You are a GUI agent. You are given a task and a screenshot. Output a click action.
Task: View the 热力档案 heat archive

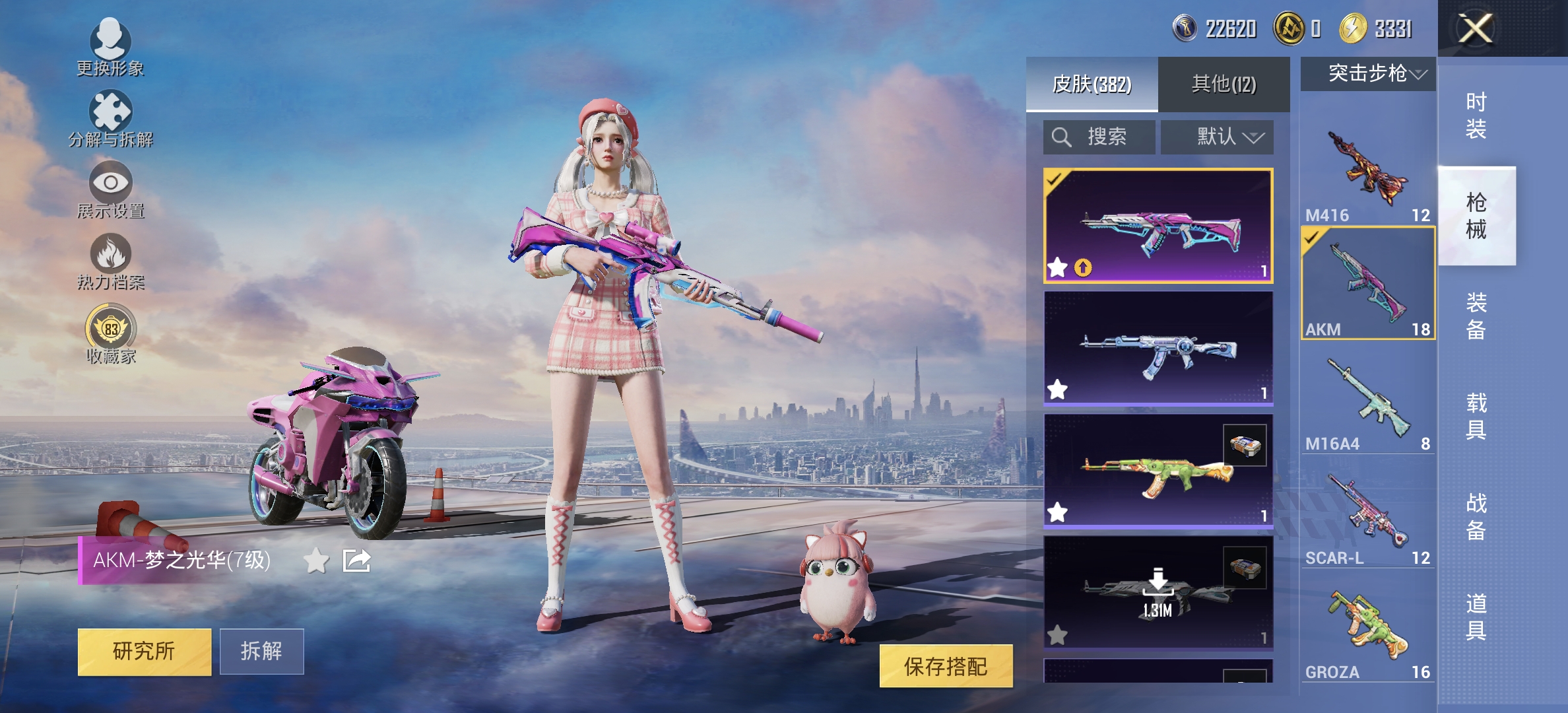click(x=111, y=259)
